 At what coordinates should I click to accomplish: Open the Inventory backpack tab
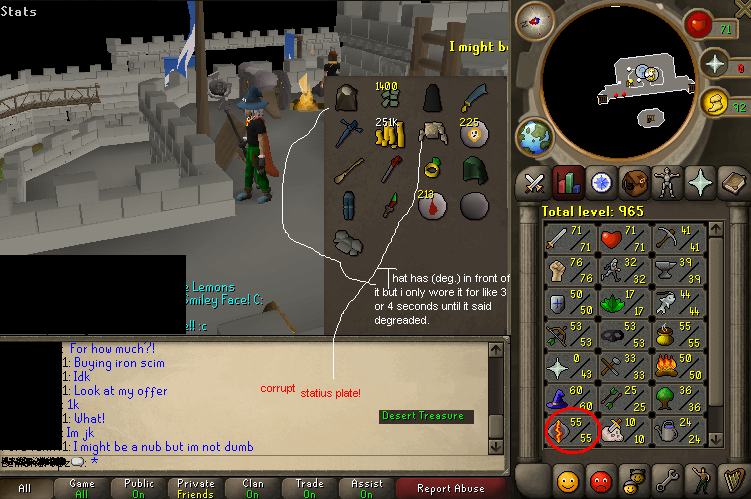click(633, 184)
